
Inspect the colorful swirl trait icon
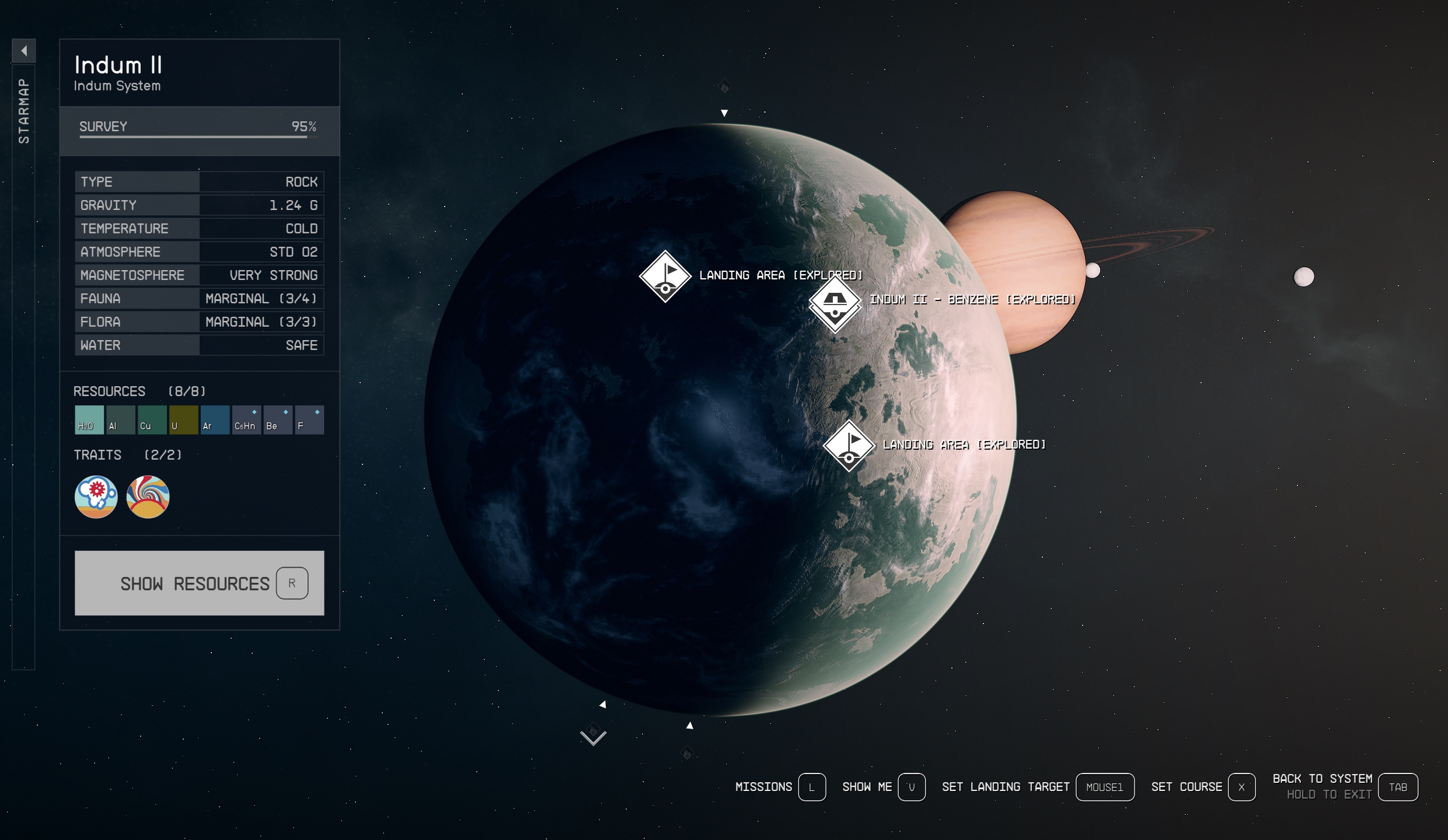point(148,497)
